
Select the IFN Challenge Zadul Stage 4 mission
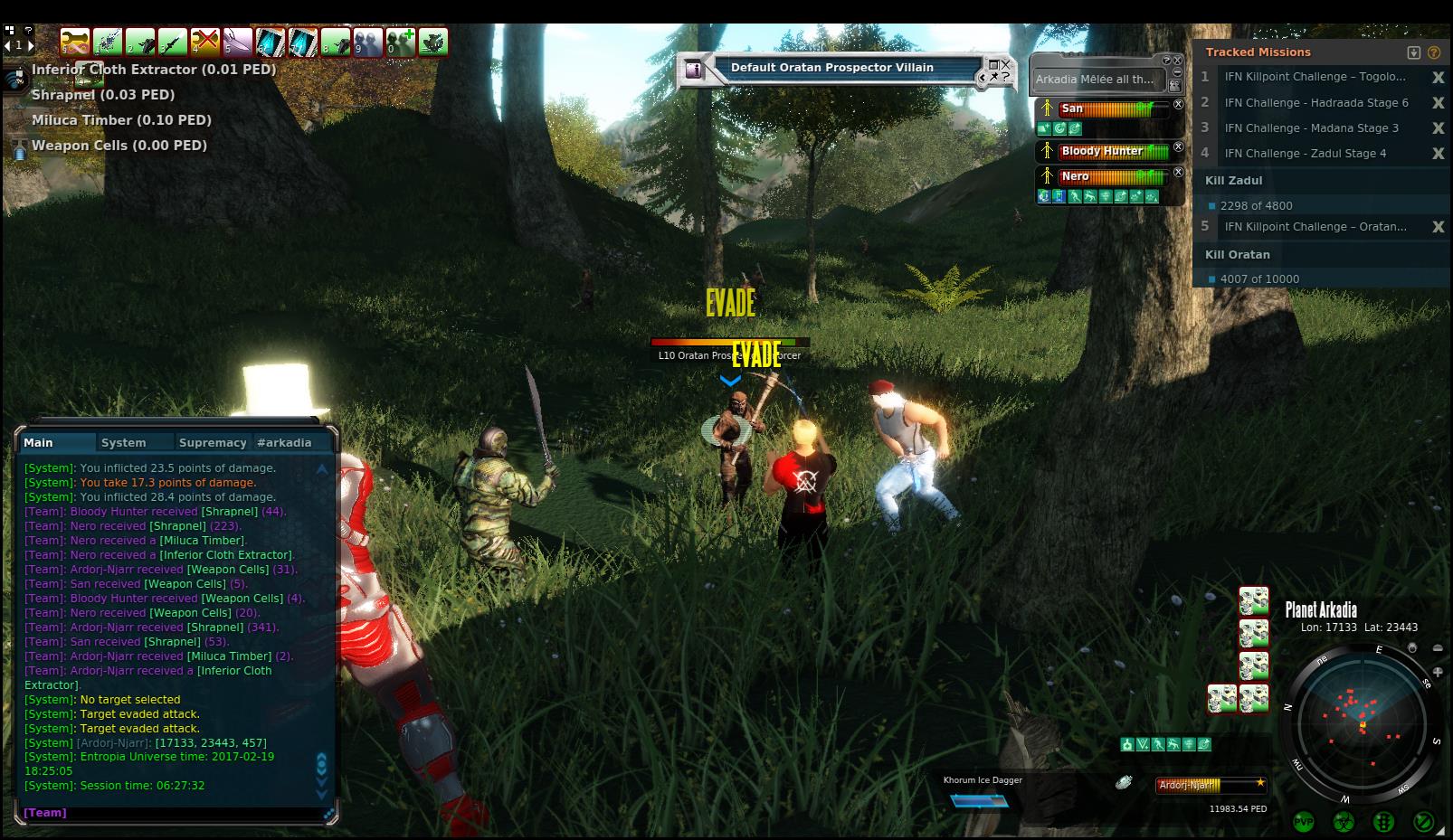[x=1305, y=154]
